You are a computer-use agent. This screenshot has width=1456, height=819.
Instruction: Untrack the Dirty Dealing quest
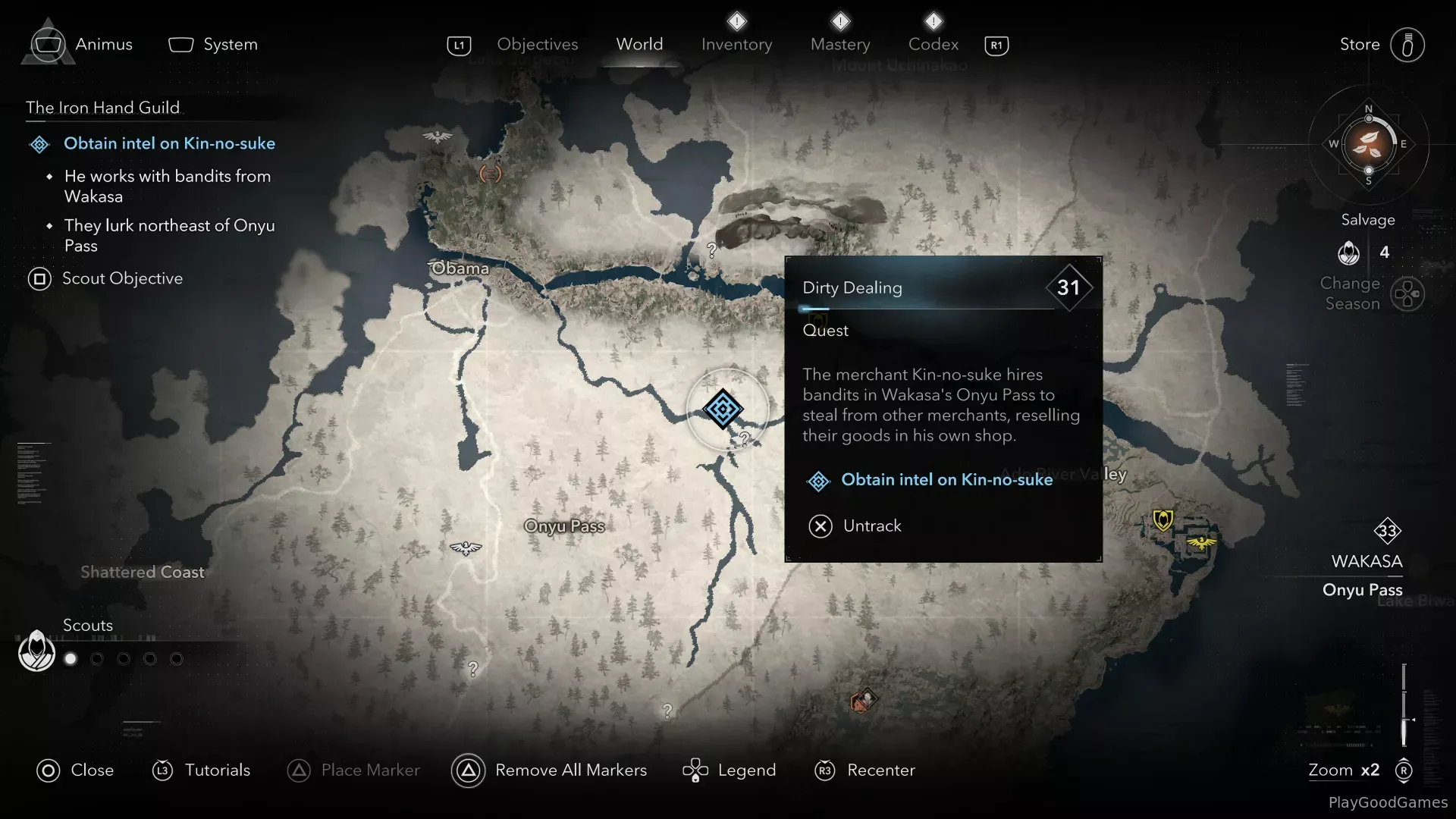pyautogui.click(x=855, y=526)
